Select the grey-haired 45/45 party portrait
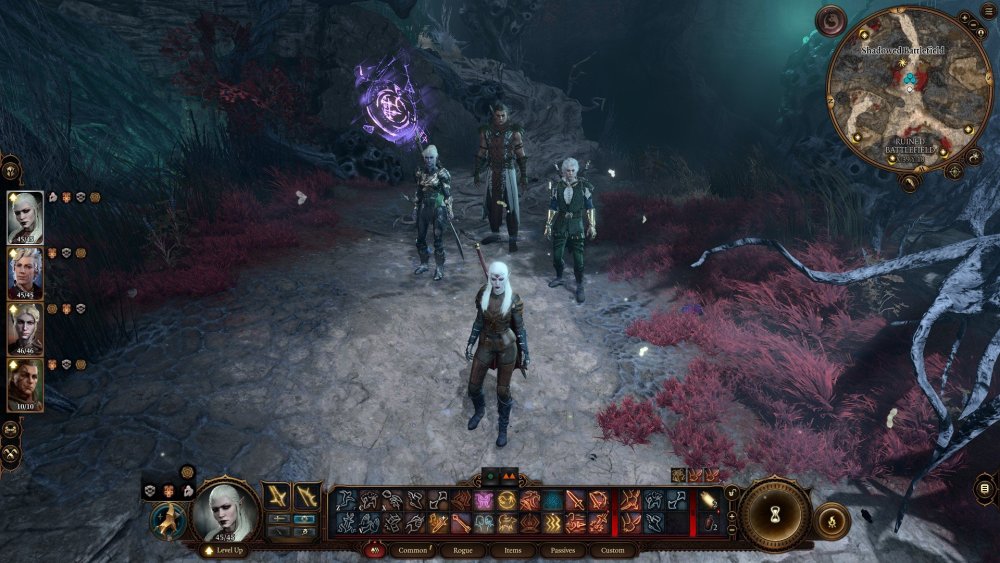The image size is (1000, 563). tap(25, 272)
